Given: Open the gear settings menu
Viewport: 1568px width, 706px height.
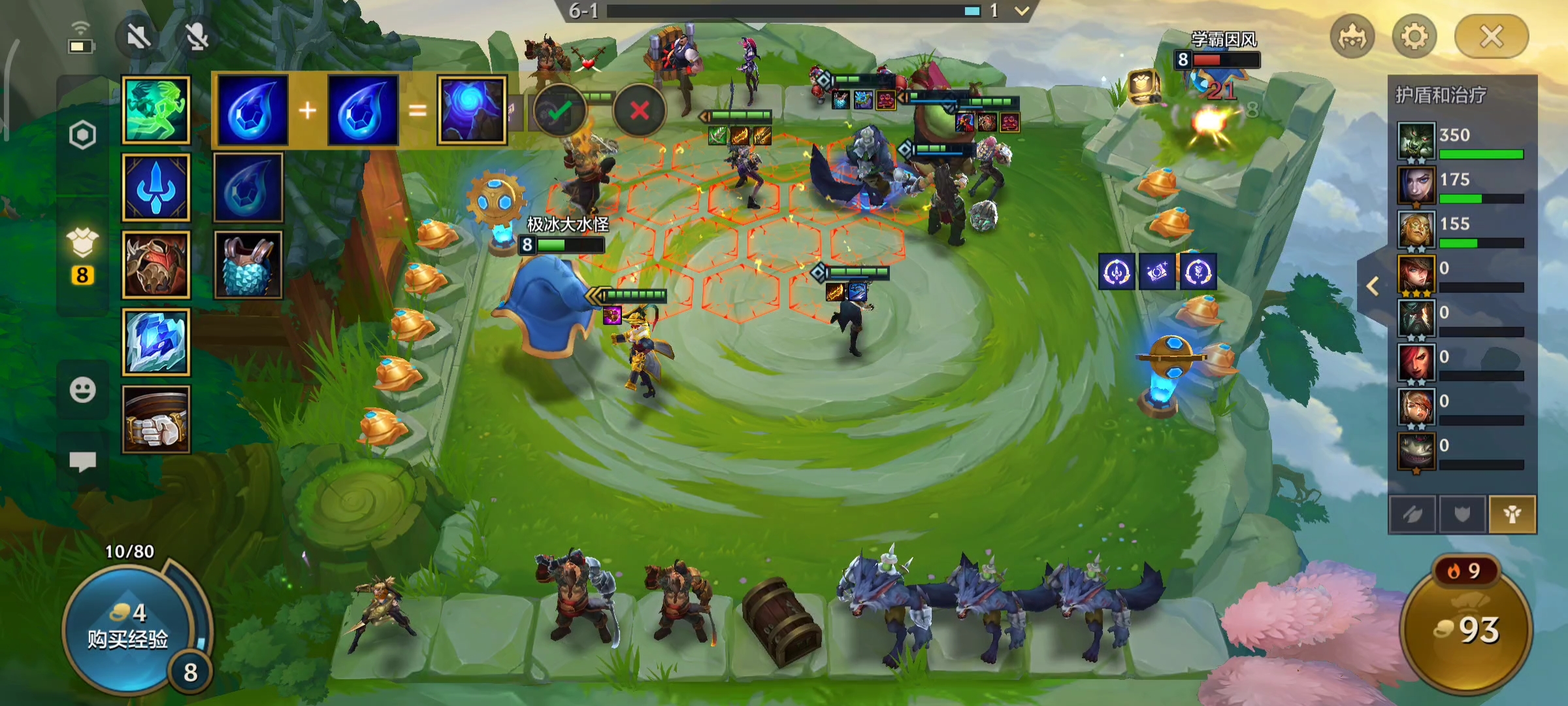Looking at the screenshot, I should point(1414,37).
